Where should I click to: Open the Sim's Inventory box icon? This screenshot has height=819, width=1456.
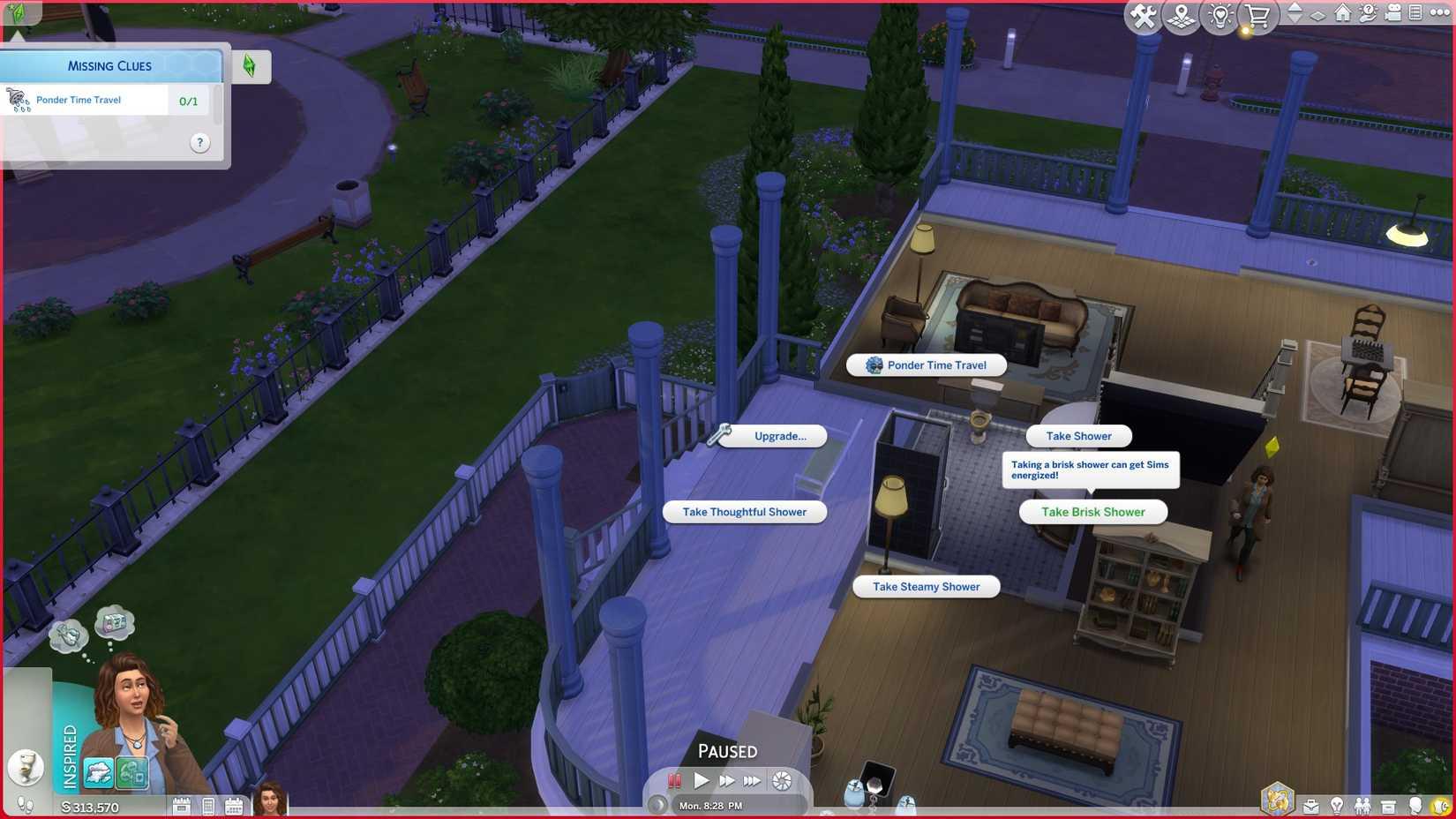pos(1387,806)
